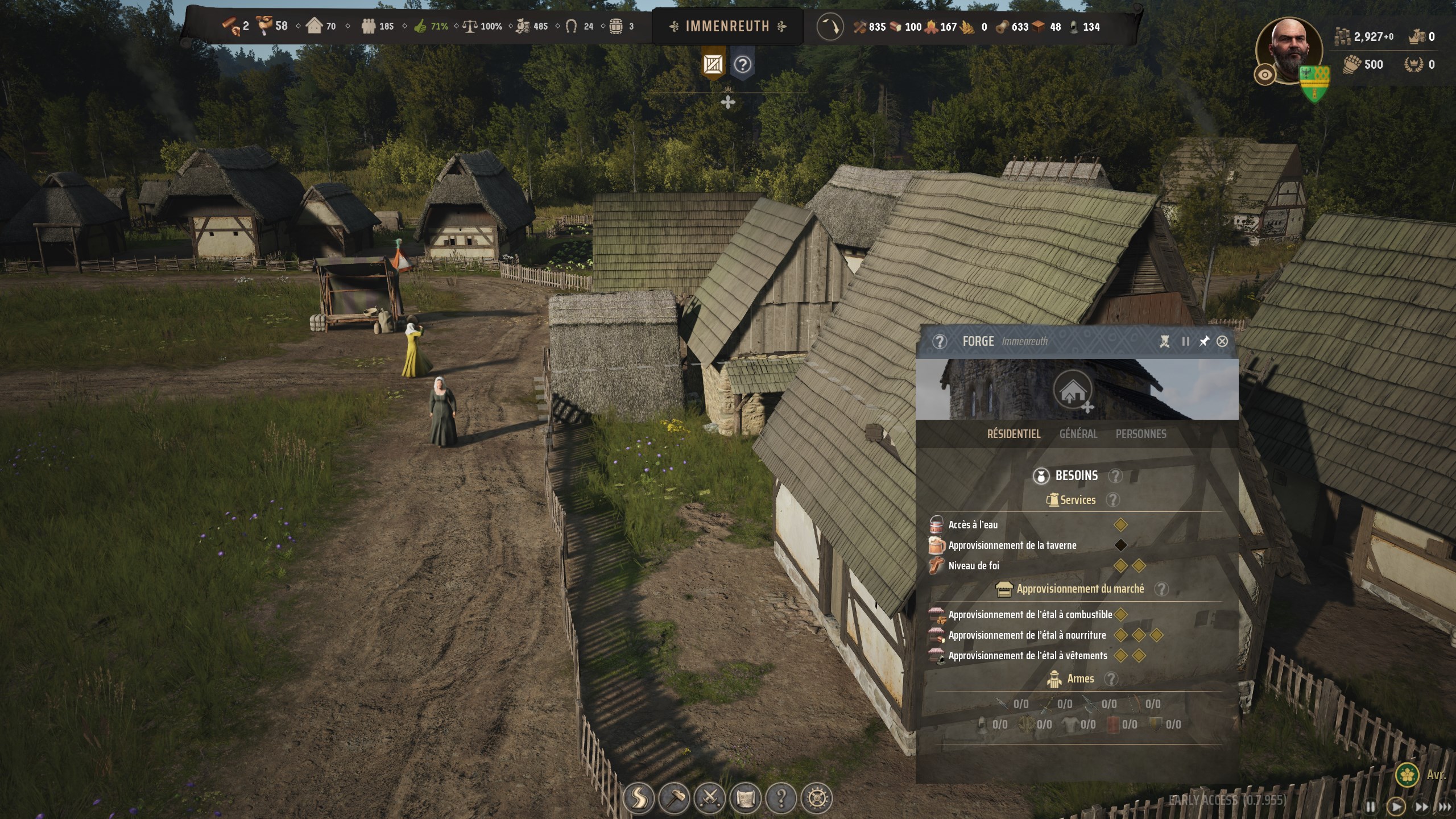The width and height of the screenshot is (1456, 819).
Task: Pin the Forge panel open
Action: pyautogui.click(x=1204, y=341)
